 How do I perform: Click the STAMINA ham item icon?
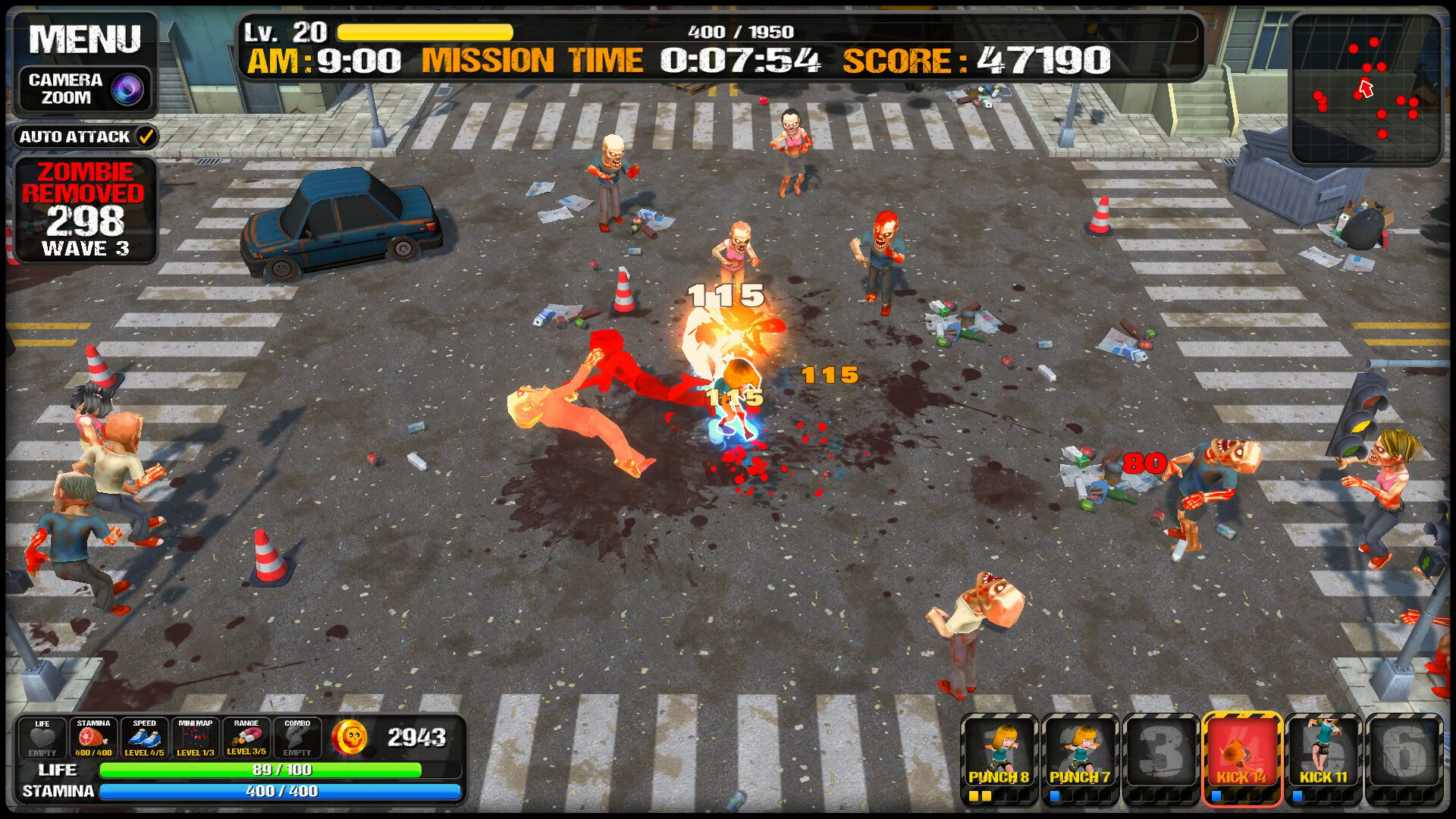pos(93,736)
